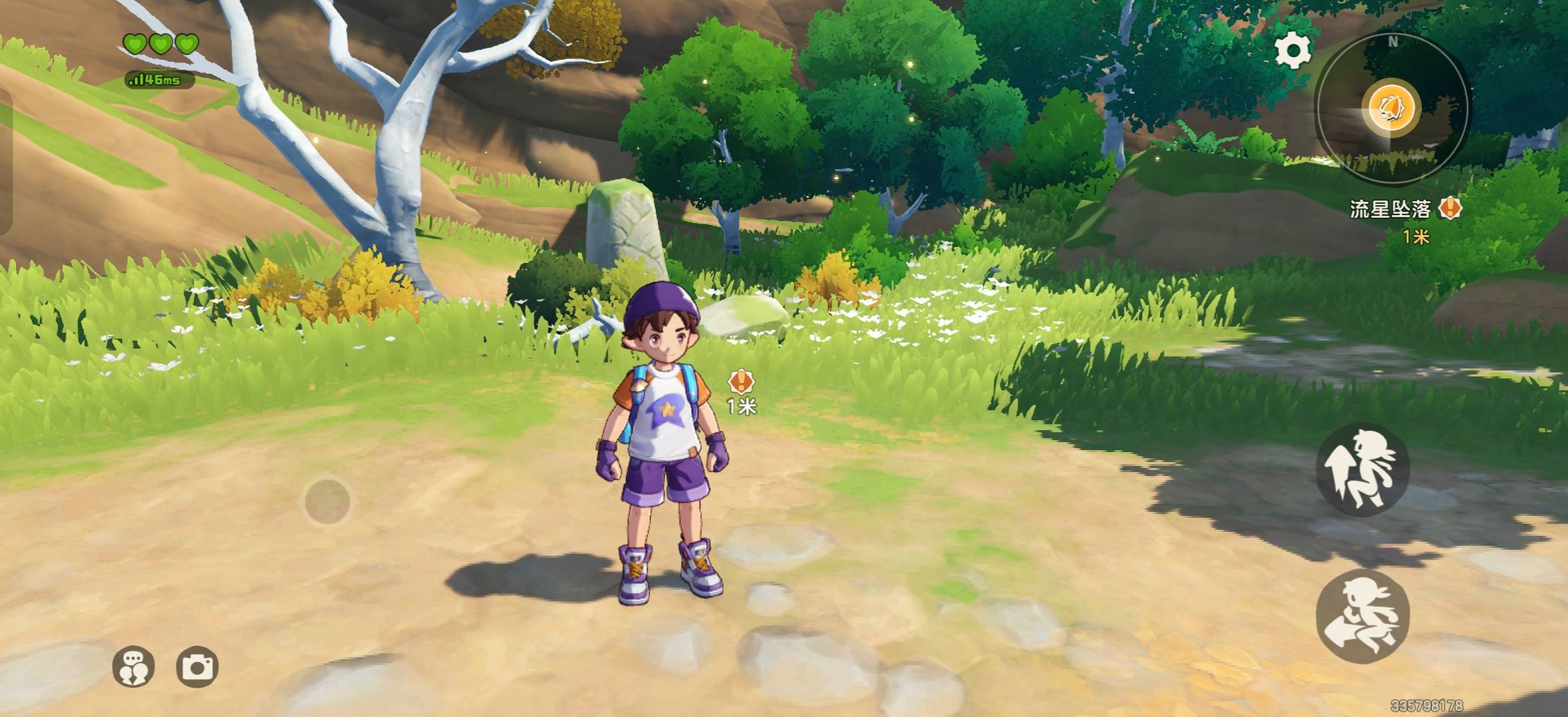Open the camera photo mode
The width and height of the screenshot is (1568, 717).
197,667
